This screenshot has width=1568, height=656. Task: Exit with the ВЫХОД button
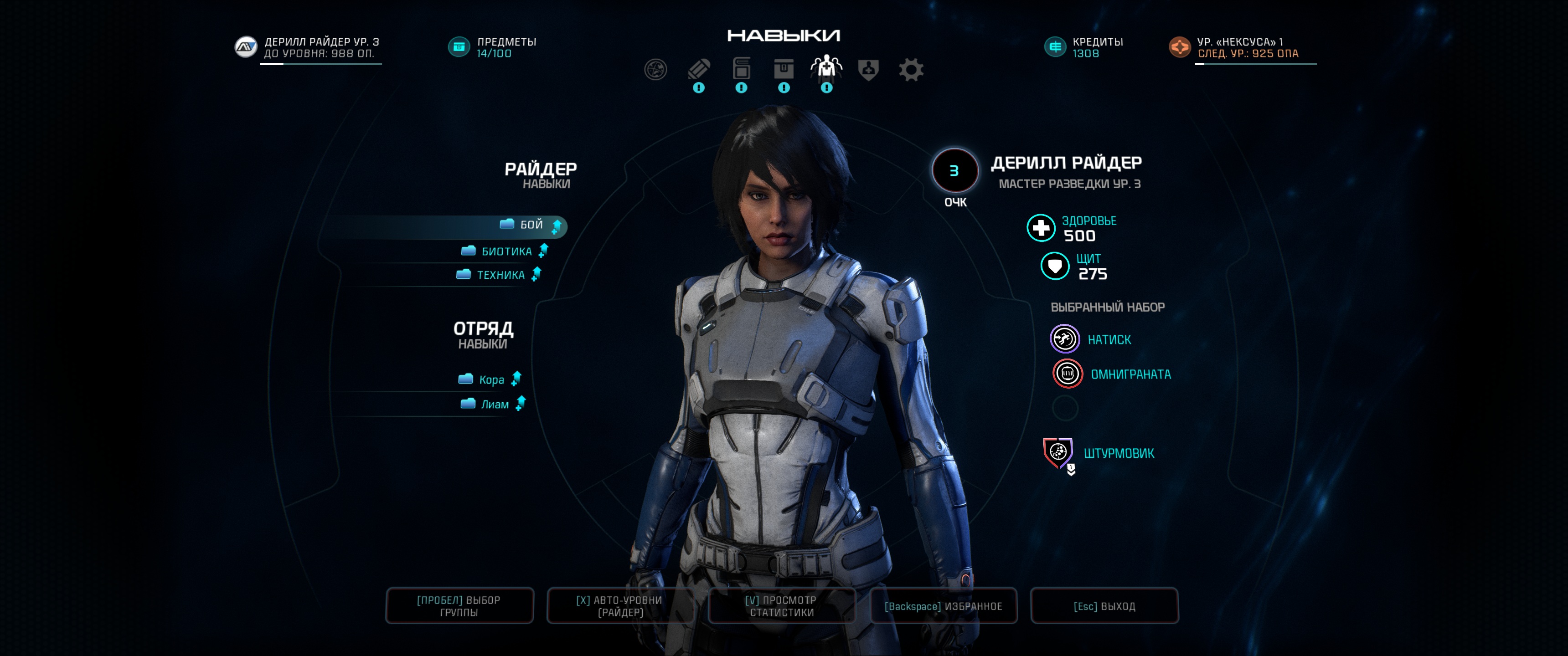tap(1104, 606)
